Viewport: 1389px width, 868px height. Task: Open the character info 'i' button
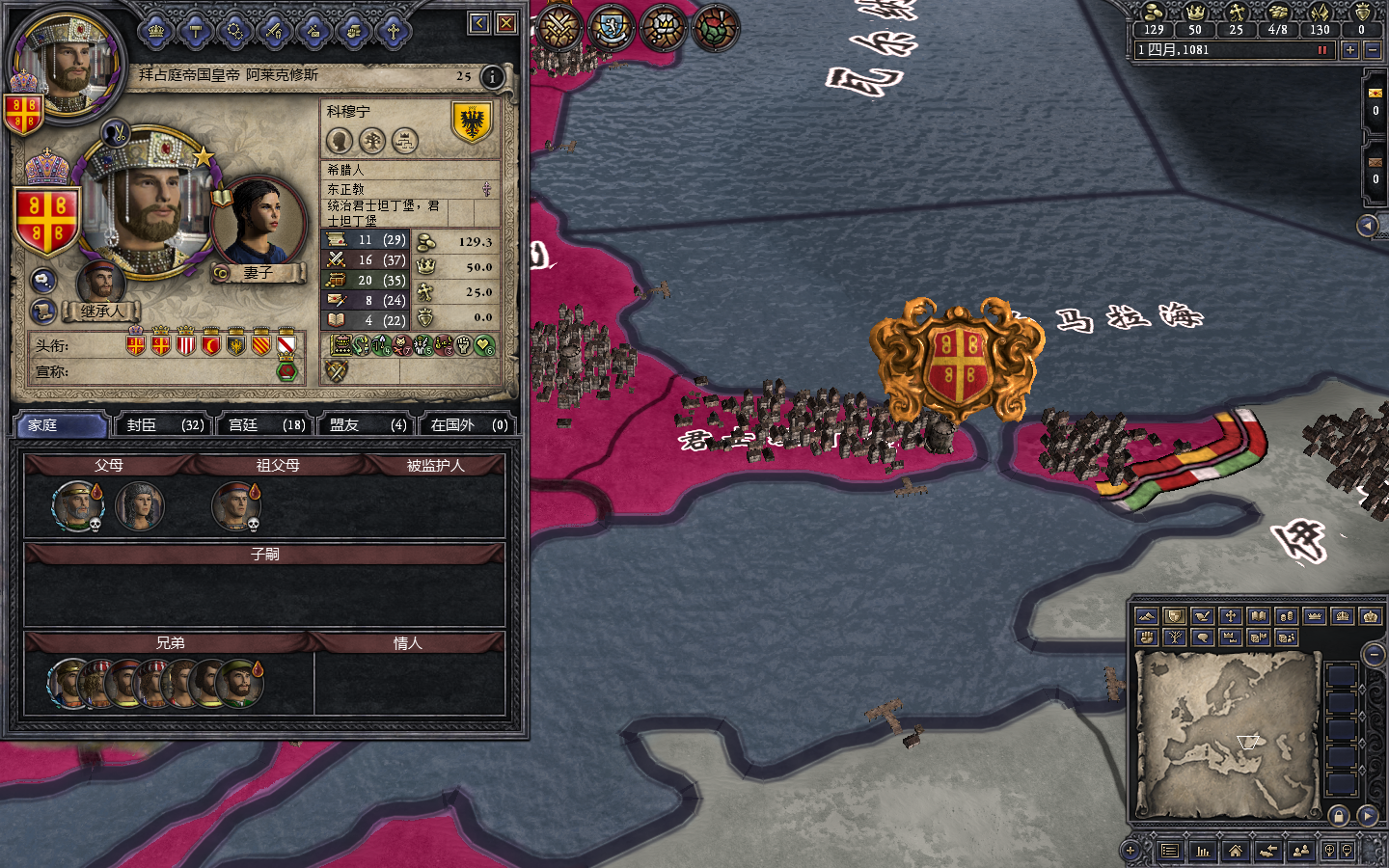492,76
